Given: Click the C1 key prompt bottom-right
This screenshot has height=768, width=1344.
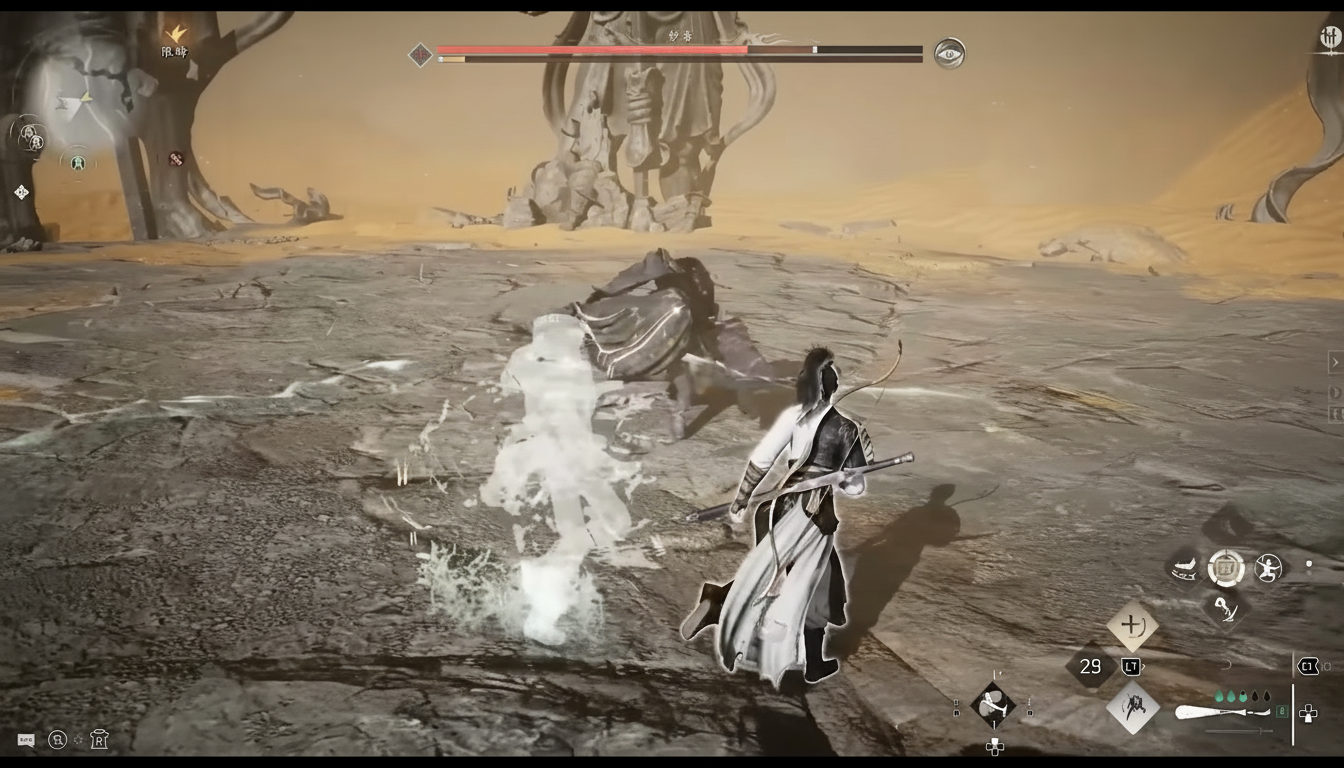Looking at the screenshot, I should (1308, 664).
